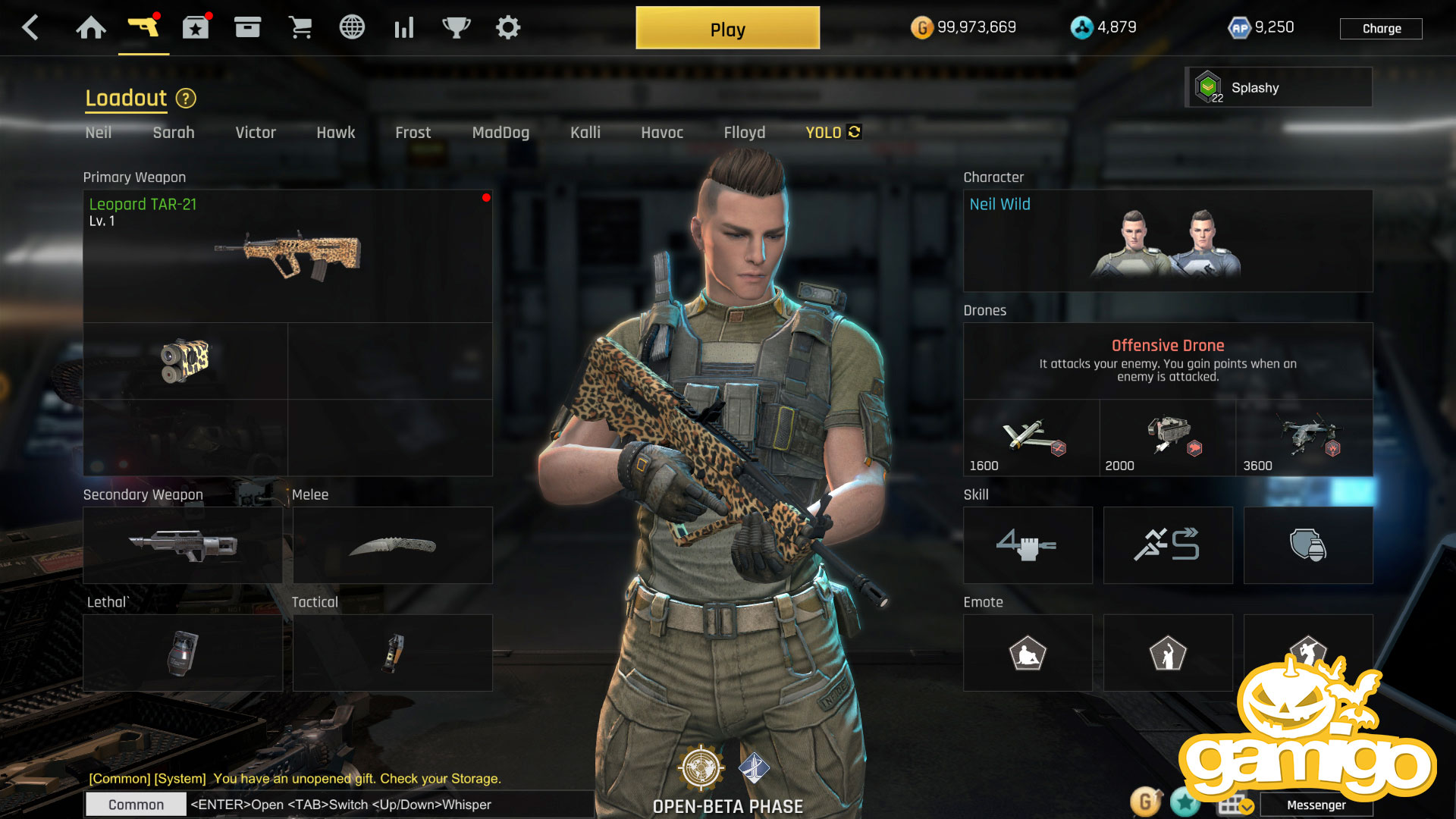Open the settings gear icon

pos(507,28)
